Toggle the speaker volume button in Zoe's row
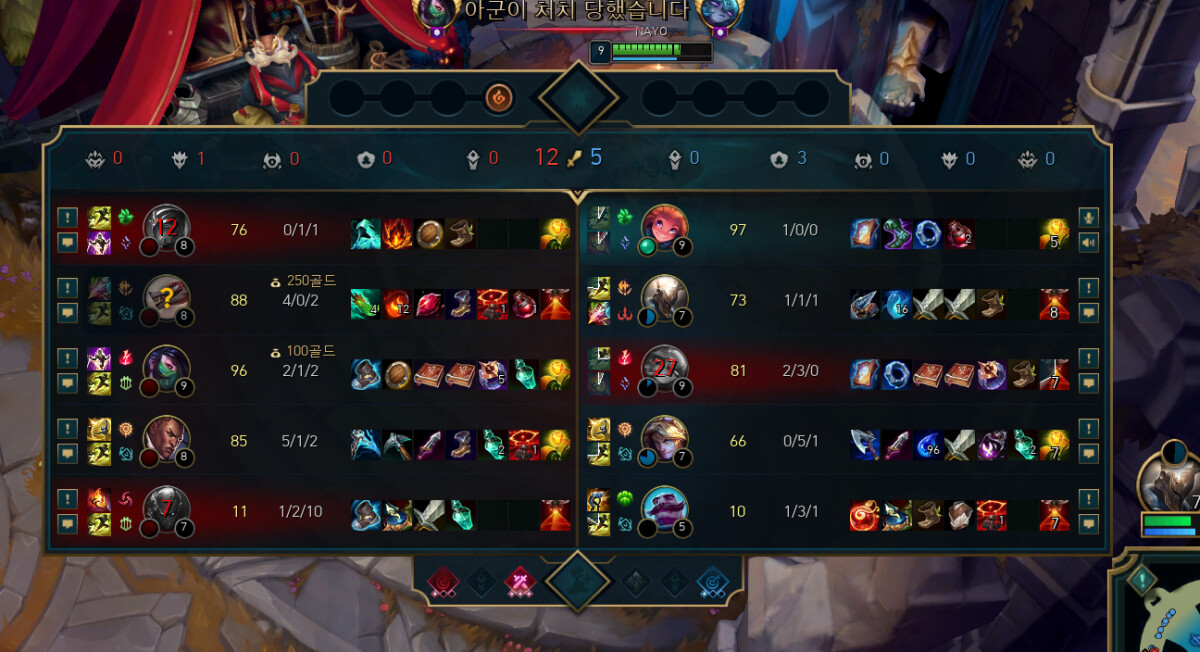Viewport: 1200px width, 652px height. click(1089, 241)
